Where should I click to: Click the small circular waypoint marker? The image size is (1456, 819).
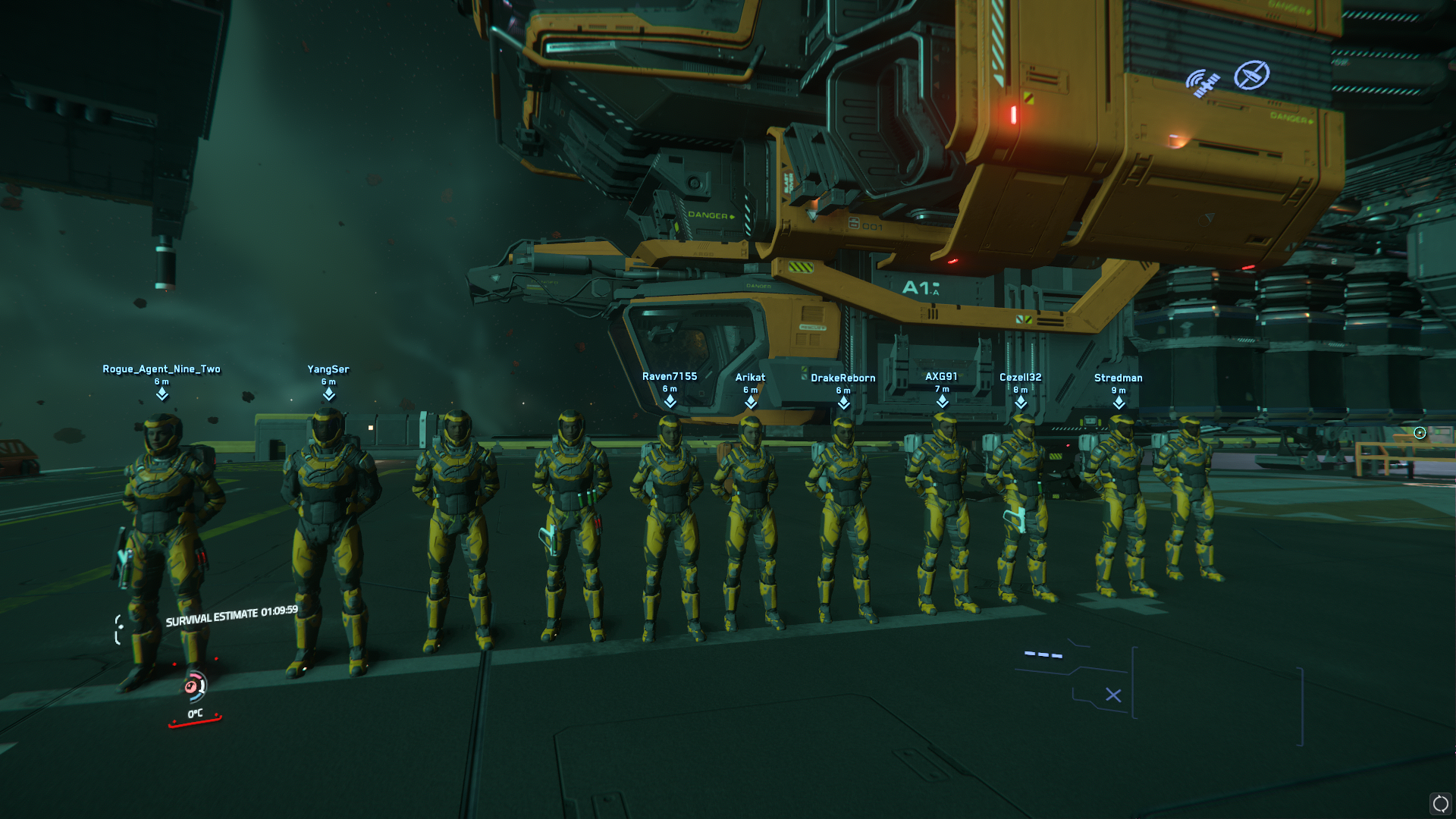pos(1420,433)
